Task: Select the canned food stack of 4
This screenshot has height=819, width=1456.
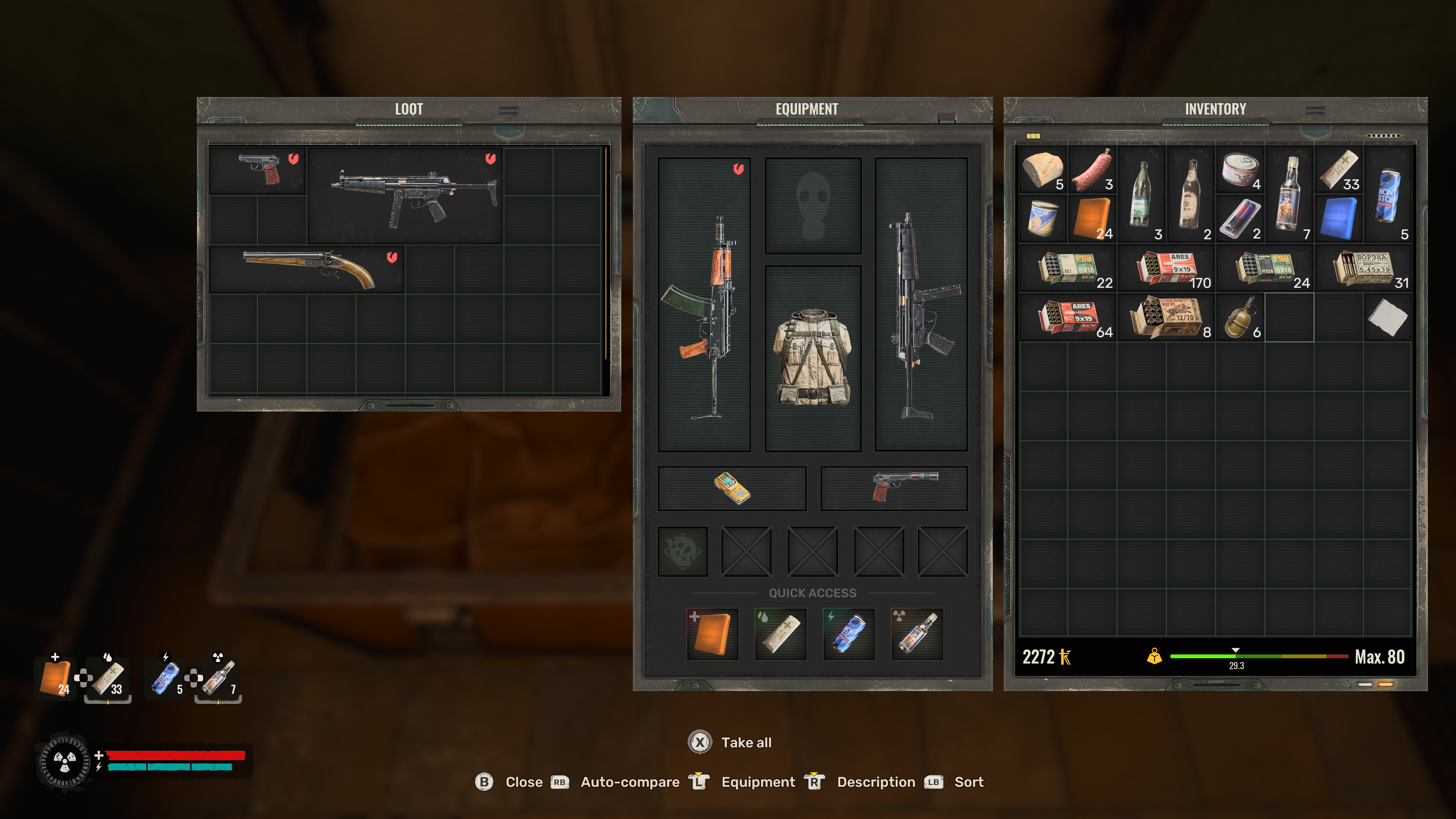Action: point(1240,169)
